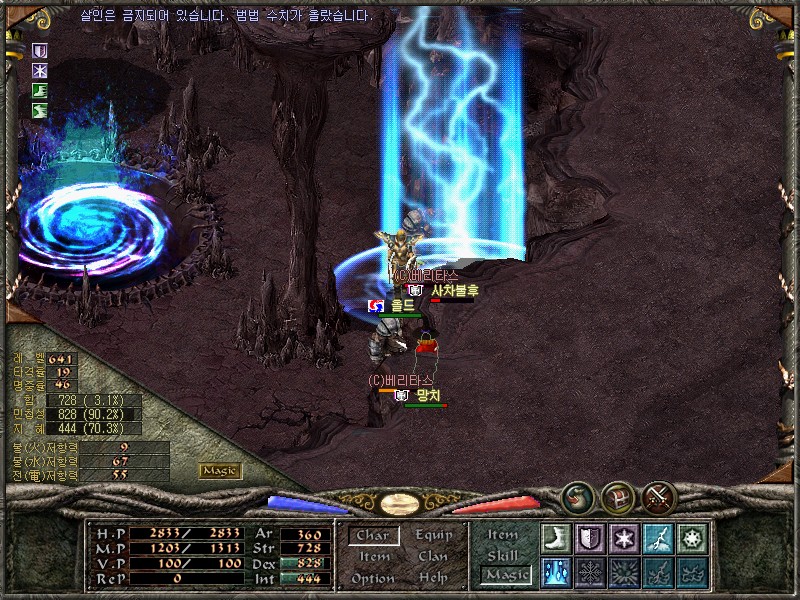Open the Equip menu
The height and width of the screenshot is (600, 800).
pos(433,535)
